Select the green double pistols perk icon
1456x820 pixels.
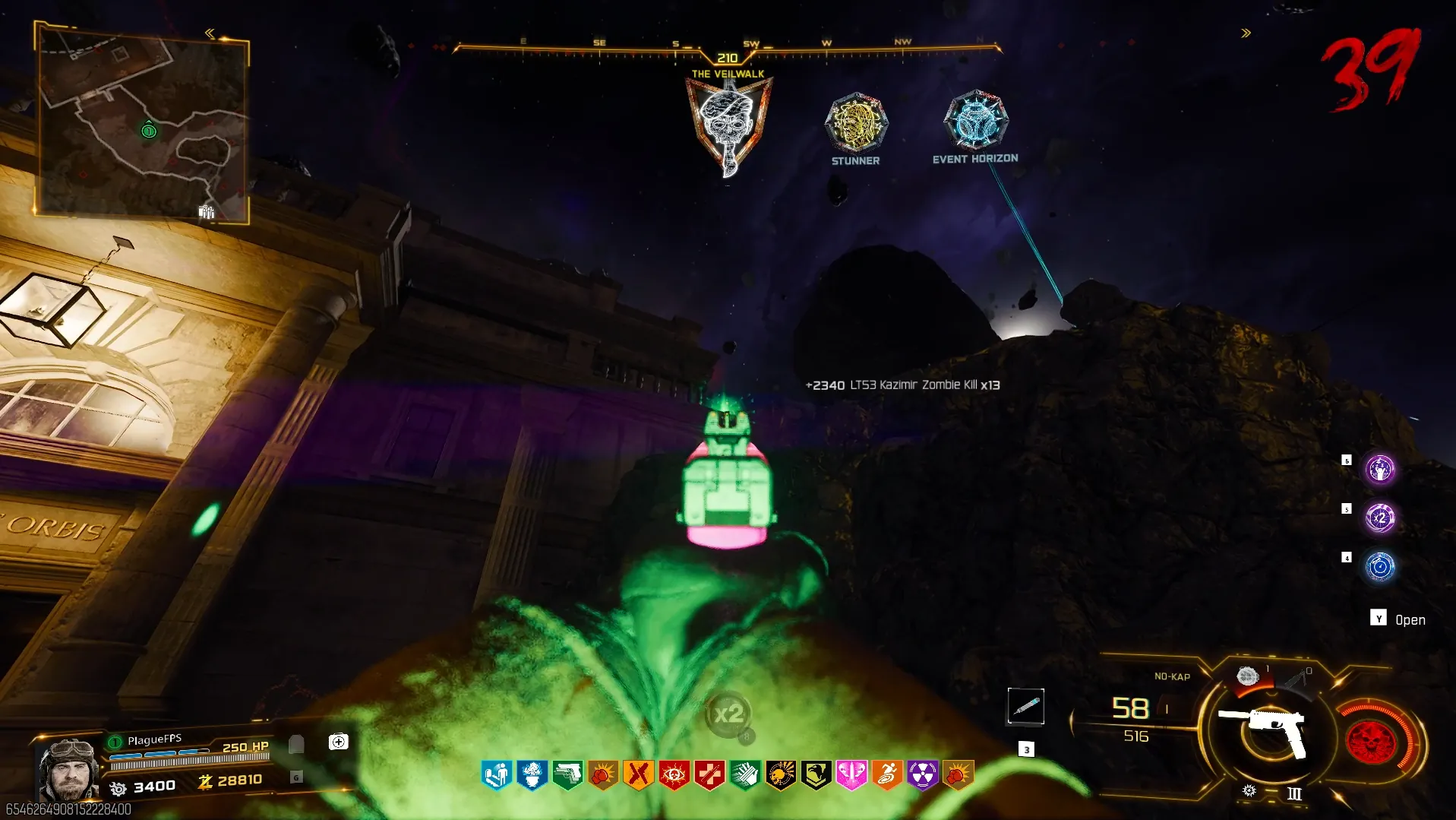[567, 775]
